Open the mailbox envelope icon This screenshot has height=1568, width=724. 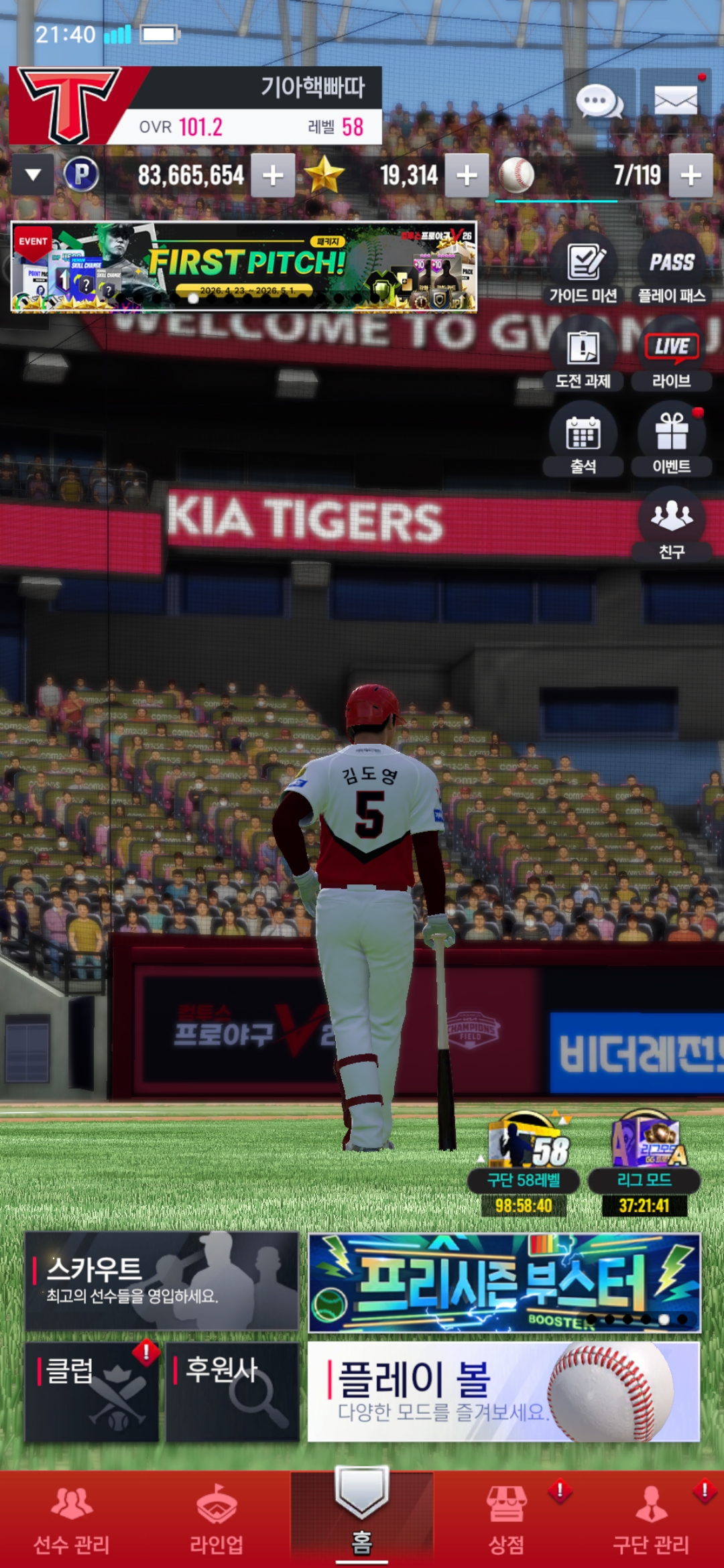click(x=675, y=101)
